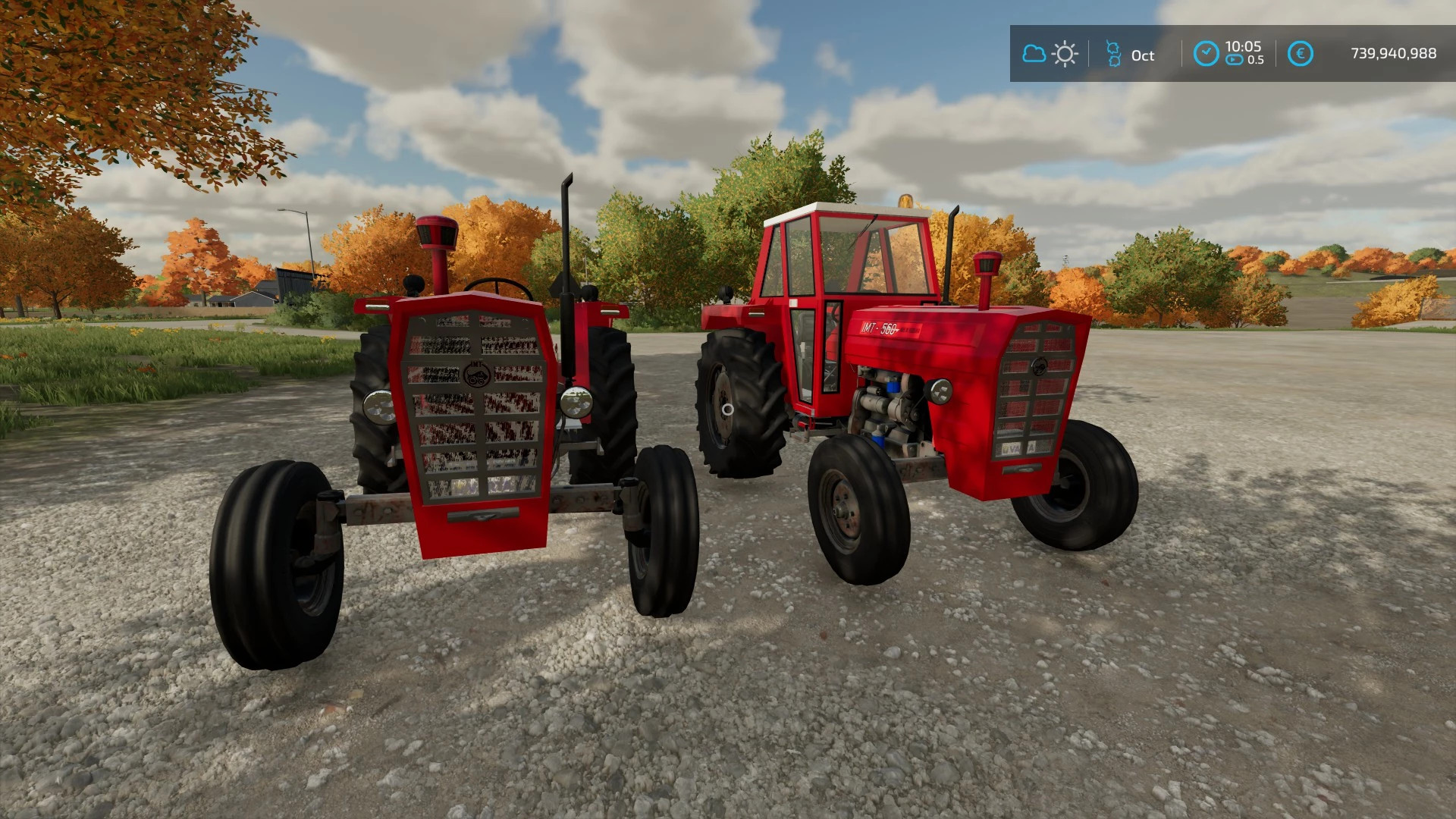Click the cloud current weather icon
Screen dimensions: 1456x819
click(1034, 53)
